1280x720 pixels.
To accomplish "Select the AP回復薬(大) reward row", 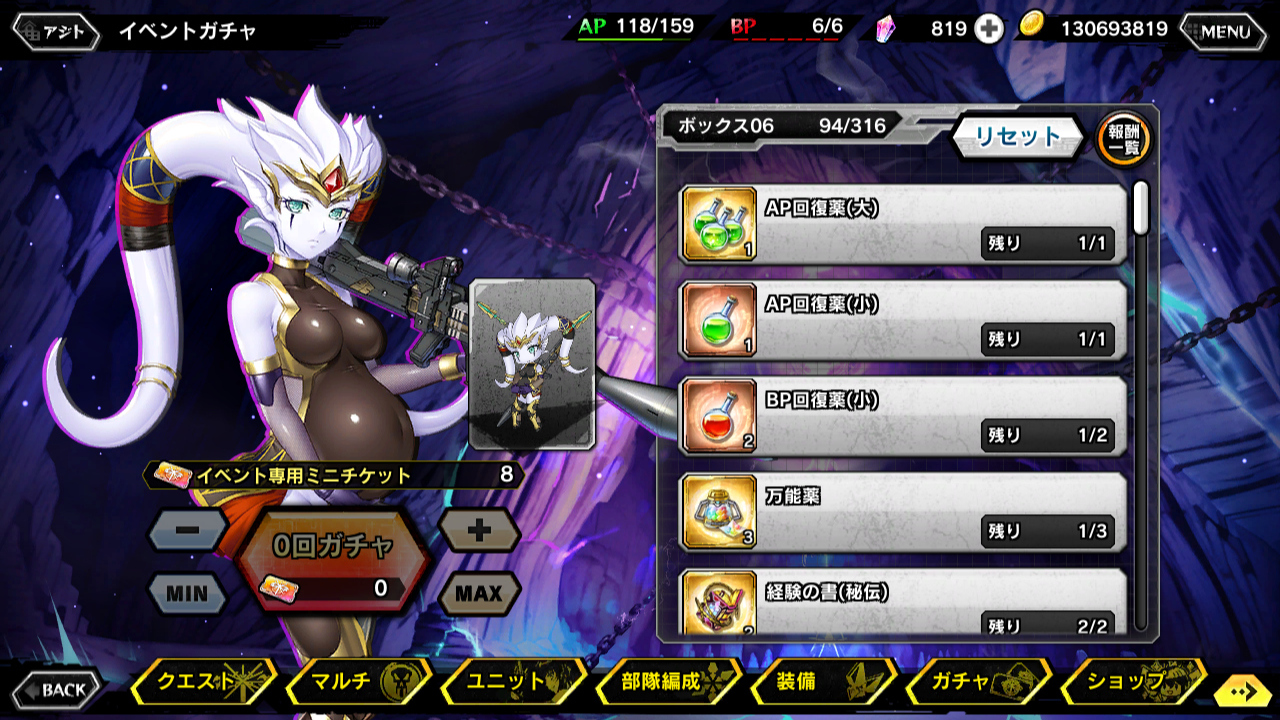I will click(x=902, y=224).
